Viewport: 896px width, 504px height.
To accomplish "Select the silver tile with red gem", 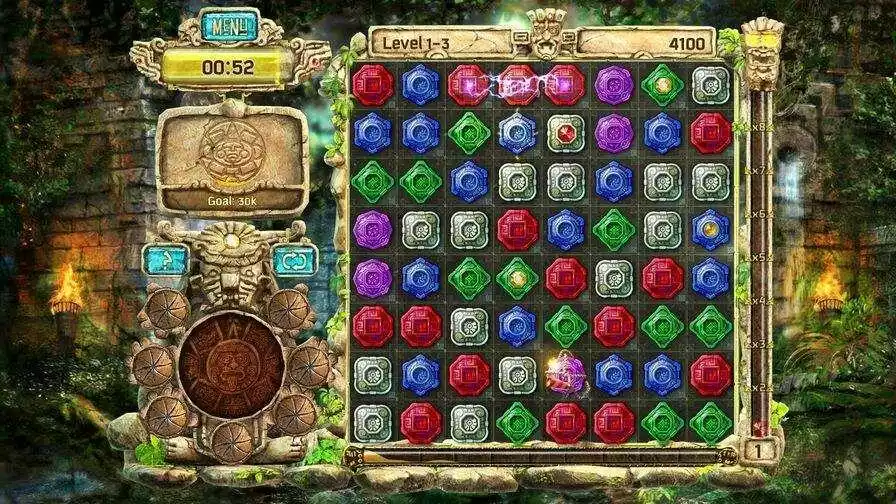I will click(x=565, y=132).
